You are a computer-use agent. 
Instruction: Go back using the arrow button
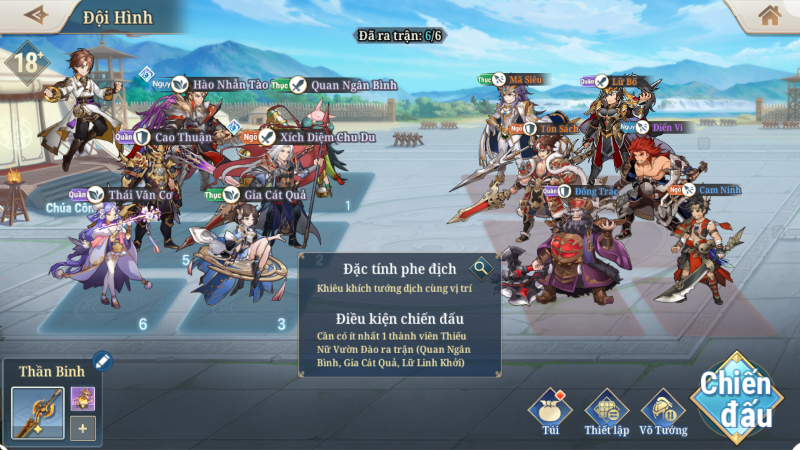click(x=37, y=15)
